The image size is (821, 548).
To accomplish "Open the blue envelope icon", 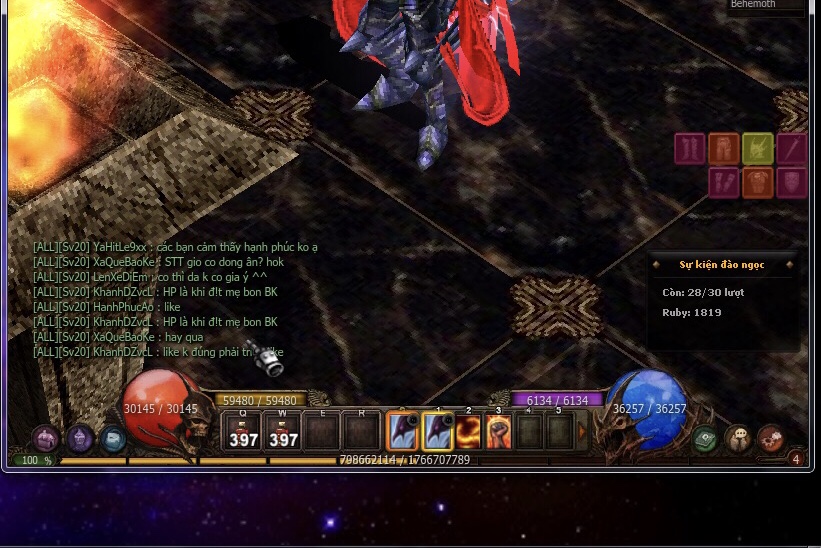I will 113,438.
